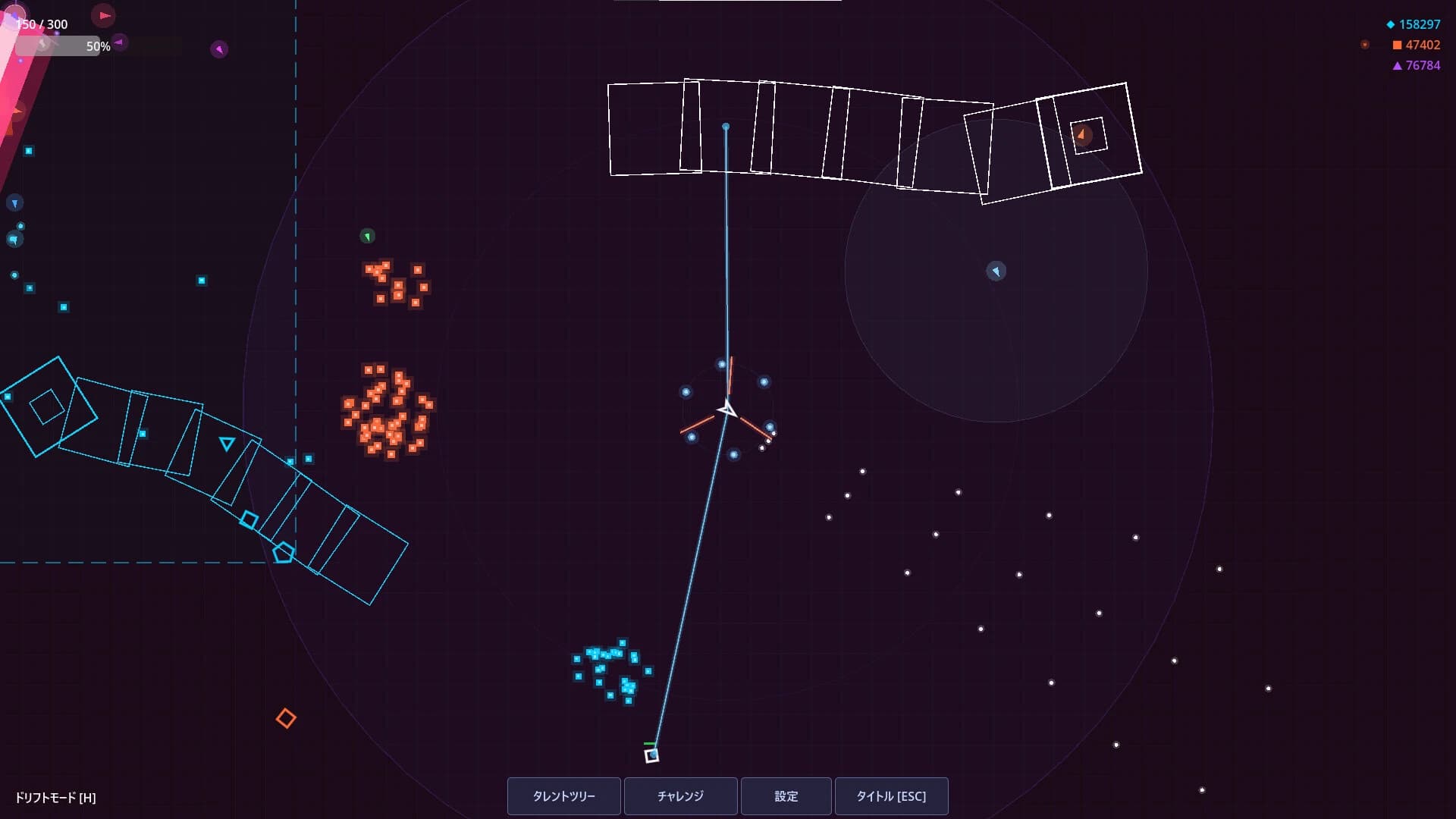Select the white square at the blue line's end
The image size is (1456, 819).
click(650, 755)
